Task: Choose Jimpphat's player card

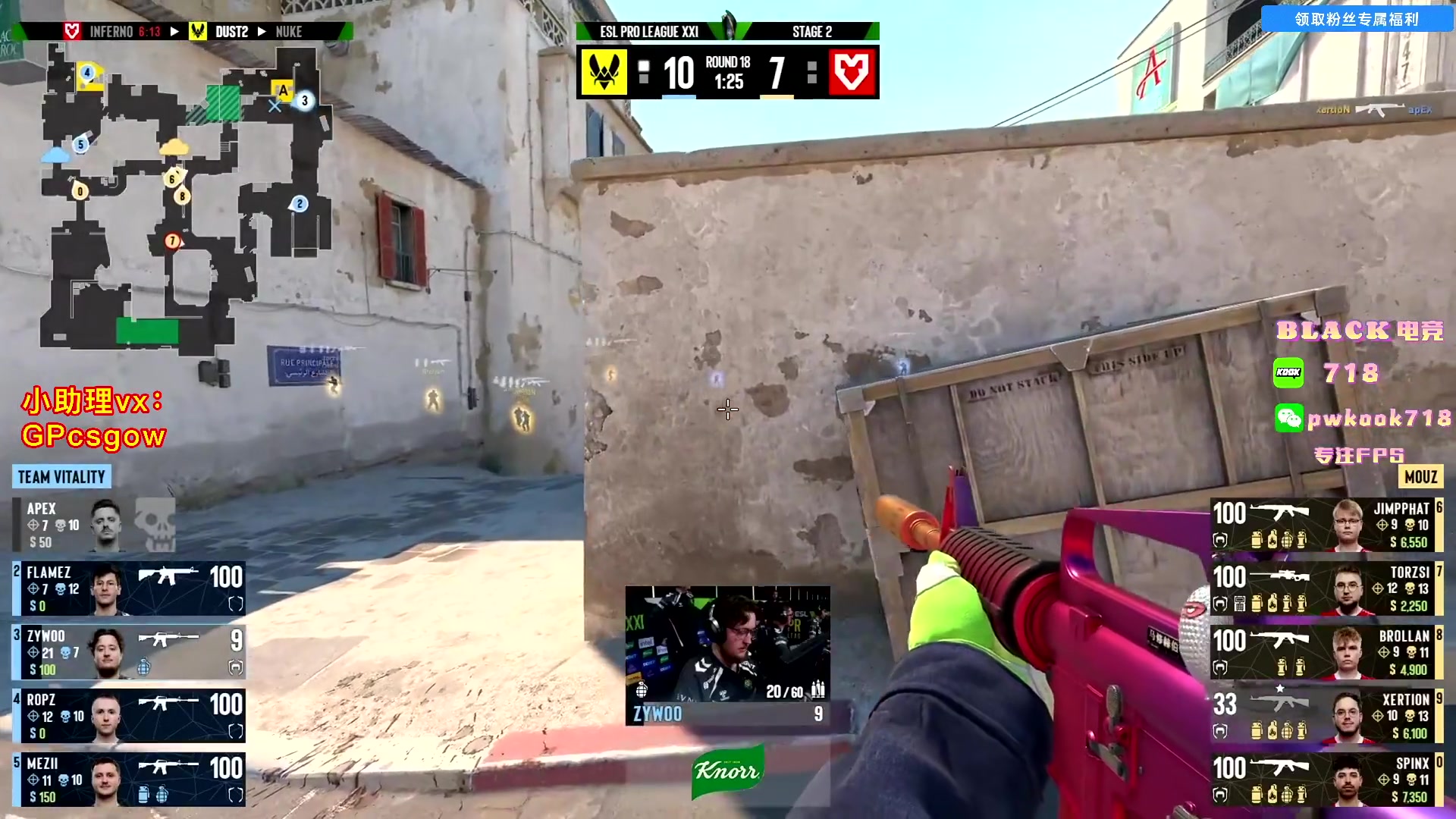Action: pos(1326,525)
